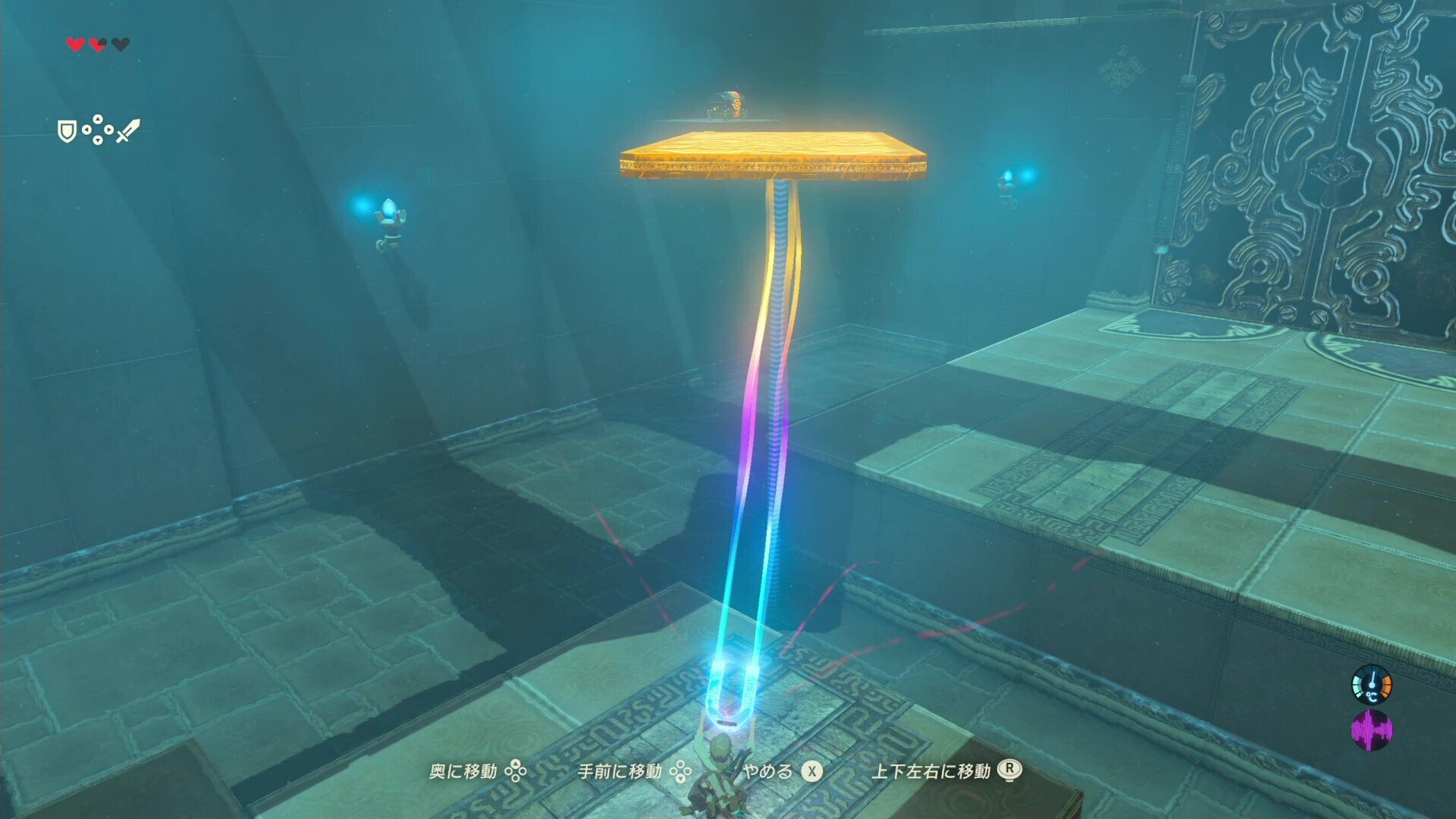Click the half-depleted second heart
Image resolution: width=1456 pixels, height=819 pixels.
(97, 44)
